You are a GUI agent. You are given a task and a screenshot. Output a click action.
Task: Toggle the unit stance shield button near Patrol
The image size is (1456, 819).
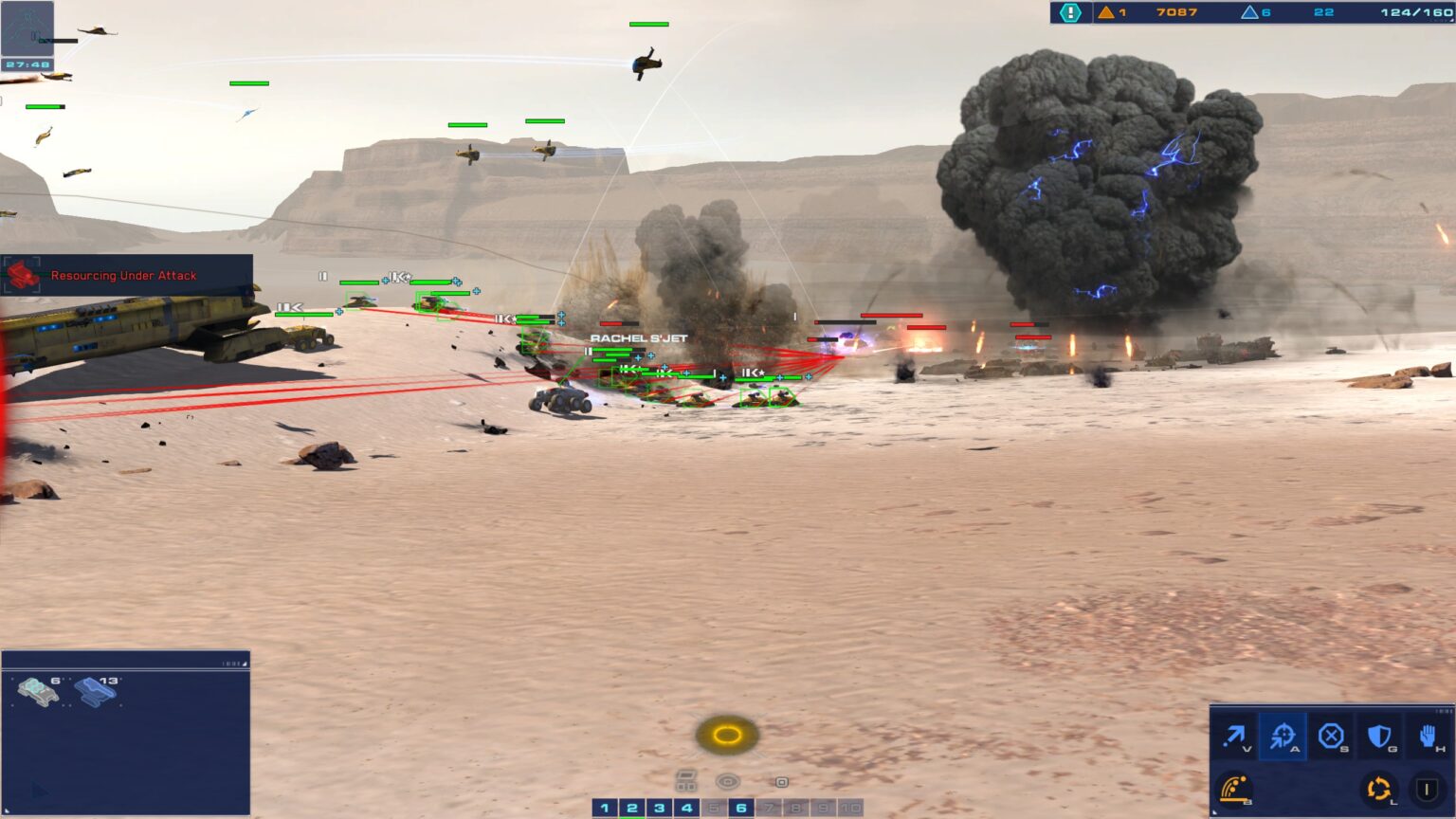[1428, 789]
